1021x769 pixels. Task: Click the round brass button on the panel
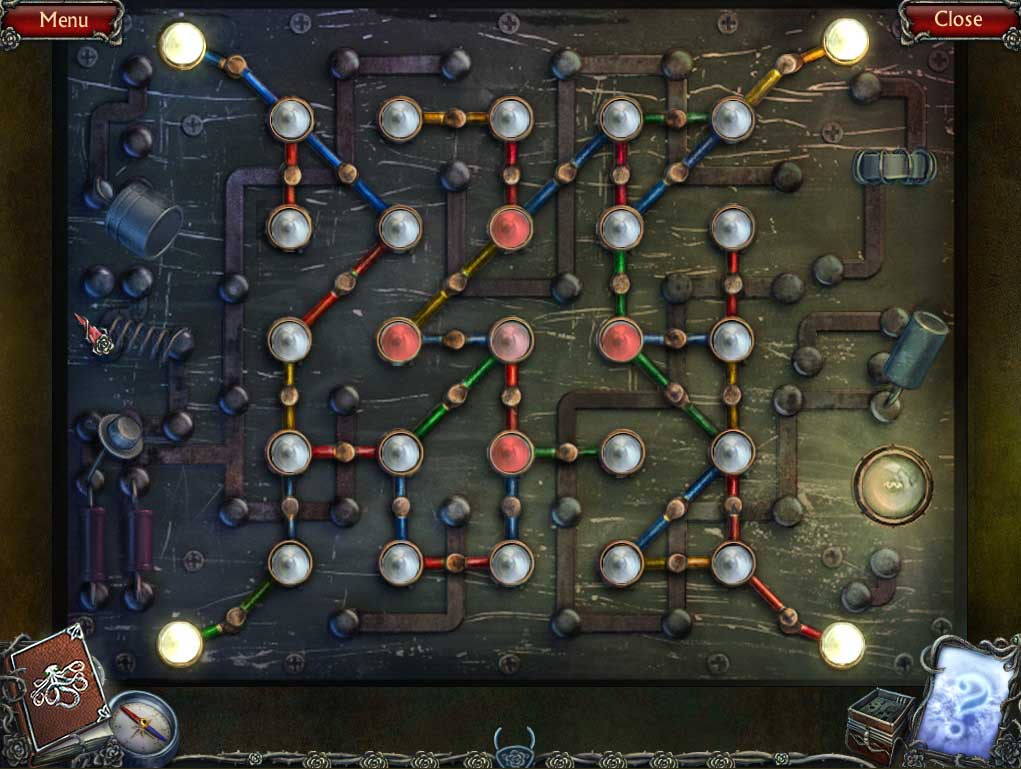891,485
